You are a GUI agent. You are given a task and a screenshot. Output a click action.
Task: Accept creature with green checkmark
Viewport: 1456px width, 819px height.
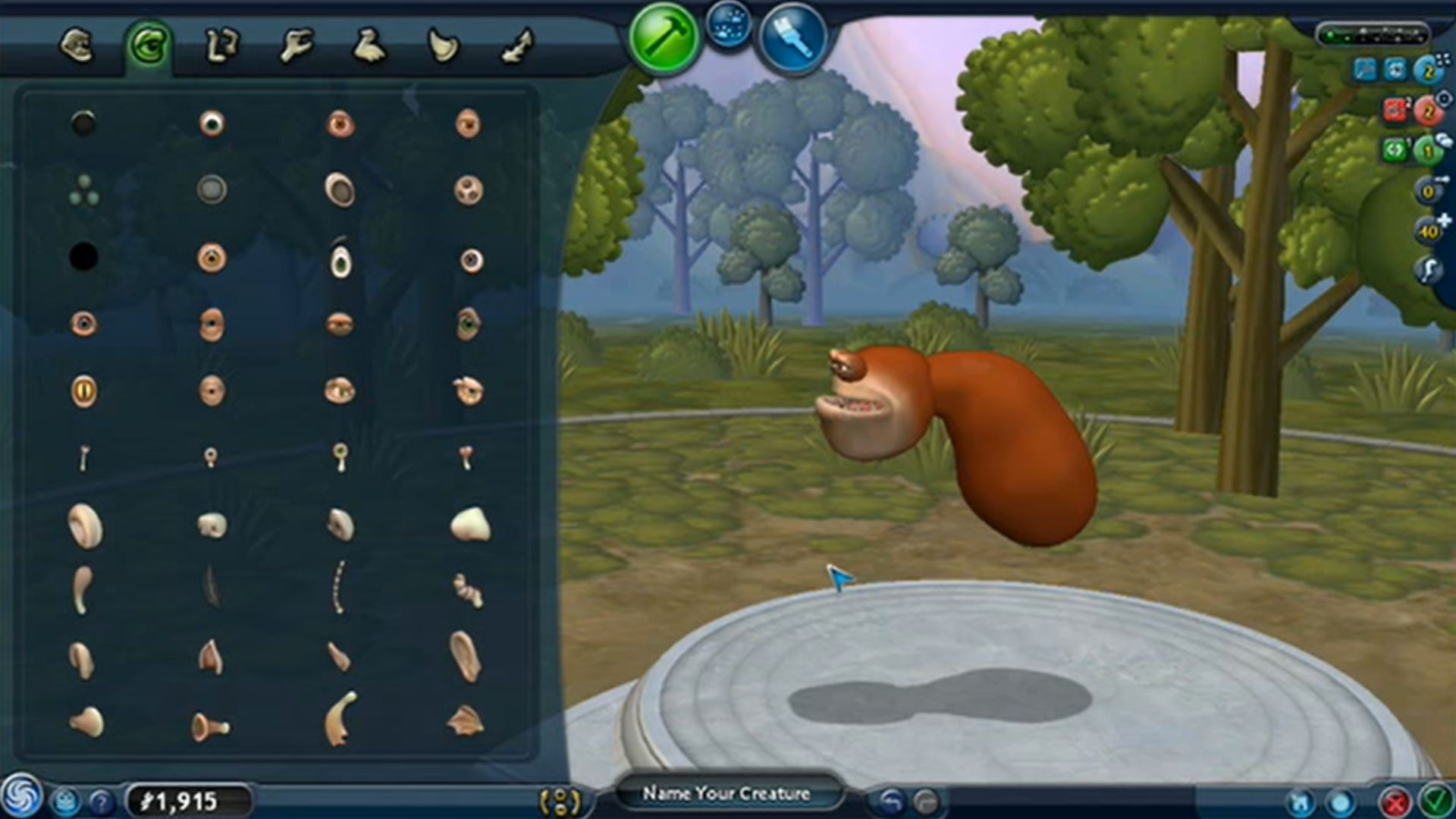[1436, 801]
